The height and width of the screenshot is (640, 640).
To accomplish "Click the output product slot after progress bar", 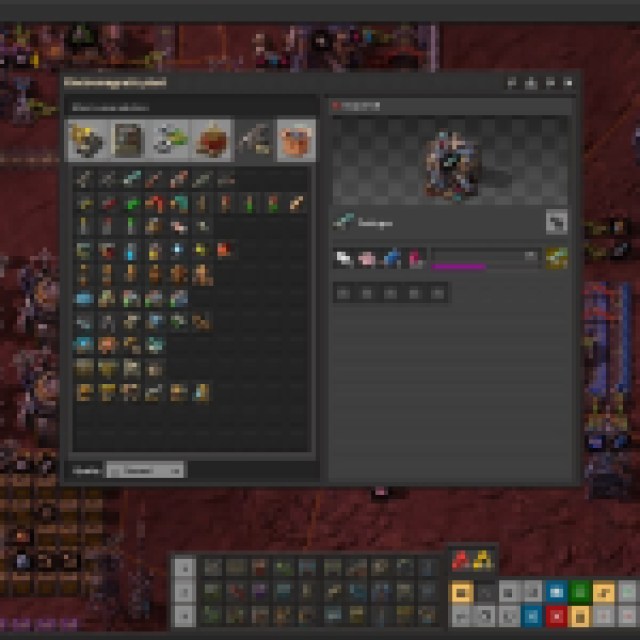I will 558,259.
